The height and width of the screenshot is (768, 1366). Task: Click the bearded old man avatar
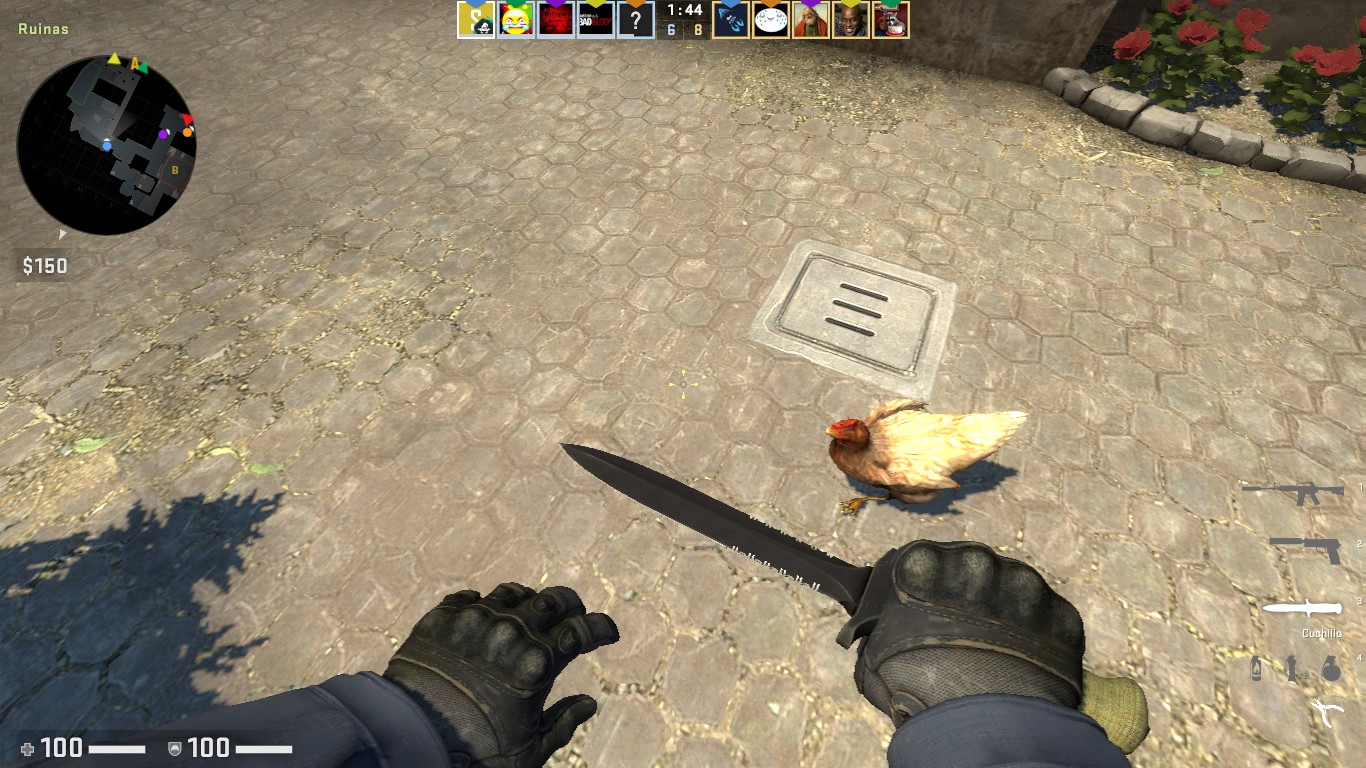click(x=811, y=19)
